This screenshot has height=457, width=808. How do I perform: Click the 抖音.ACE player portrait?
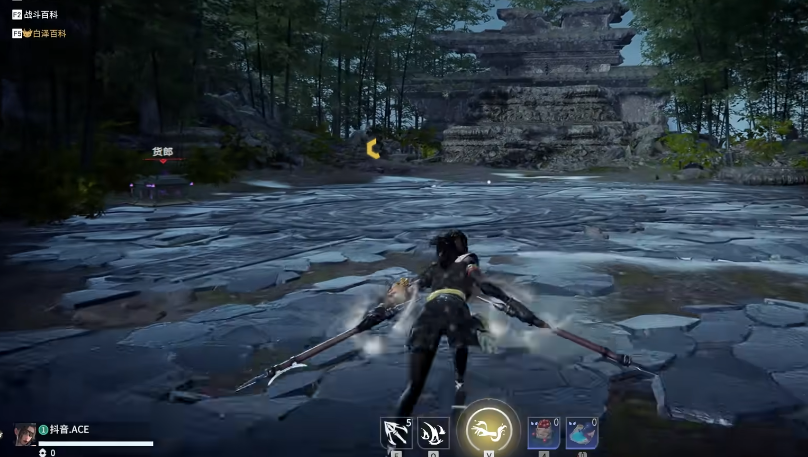[x=25, y=433]
